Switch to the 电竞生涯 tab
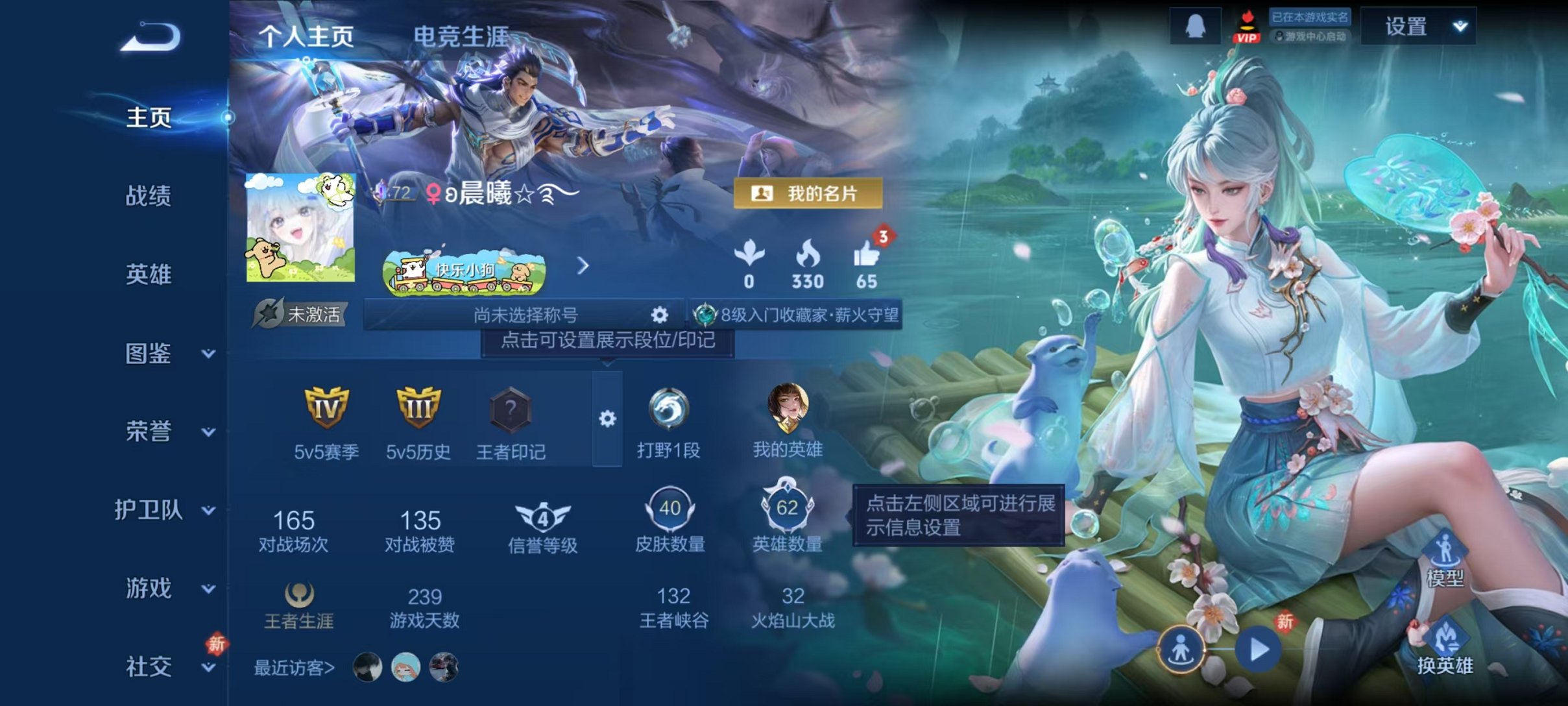The height and width of the screenshot is (706, 1568). coord(463,36)
